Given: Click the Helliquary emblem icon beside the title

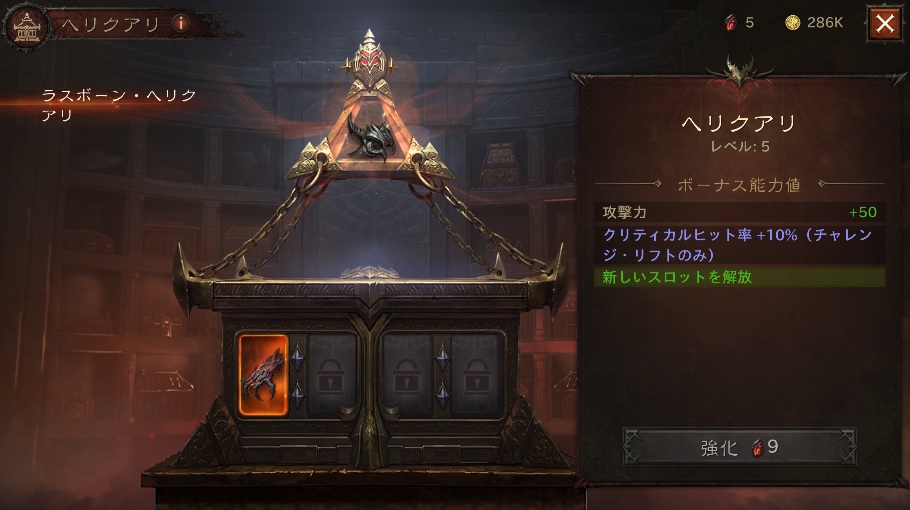Looking at the screenshot, I should (27, 26).
